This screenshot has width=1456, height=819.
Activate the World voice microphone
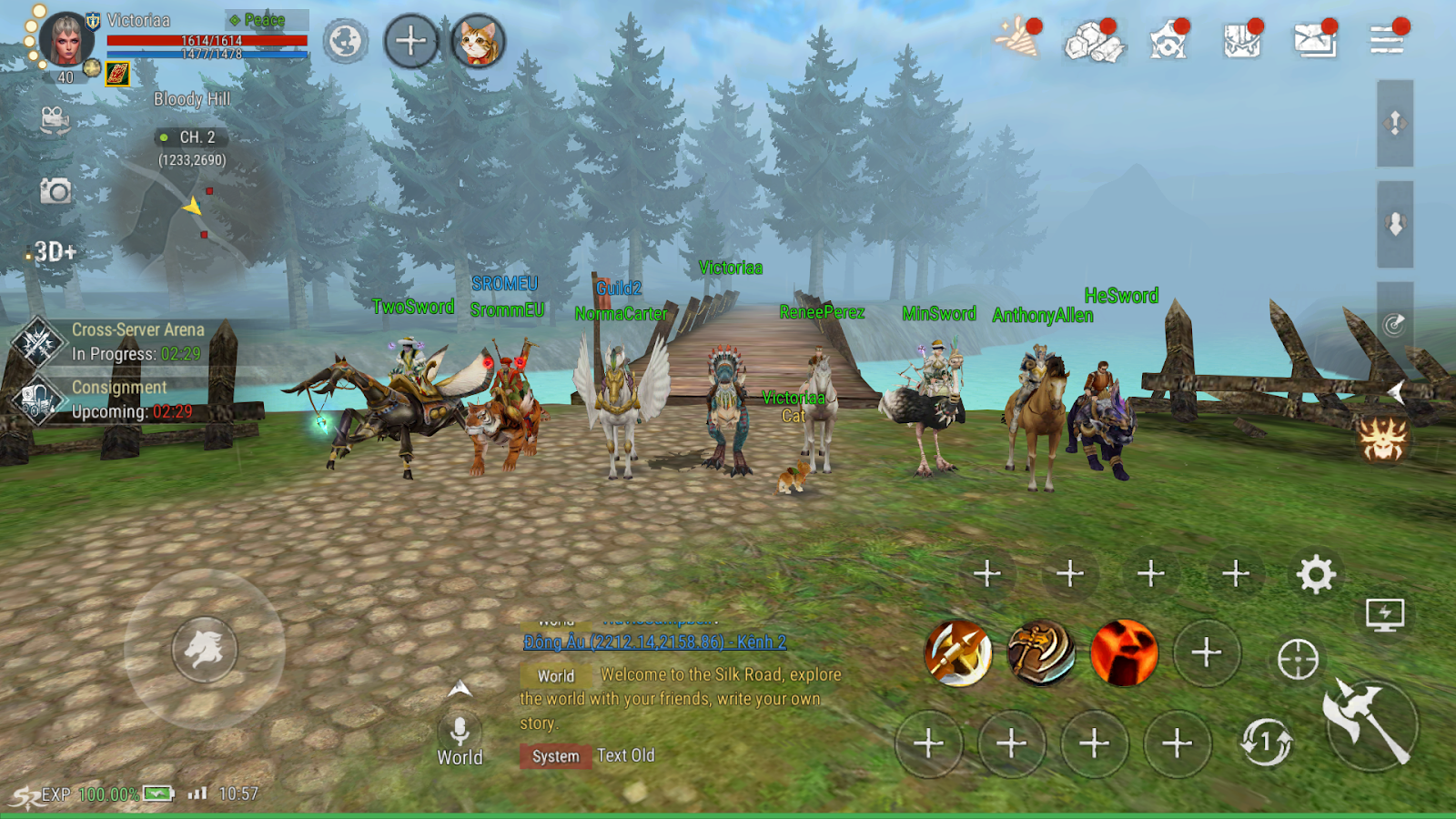[460, 731]
